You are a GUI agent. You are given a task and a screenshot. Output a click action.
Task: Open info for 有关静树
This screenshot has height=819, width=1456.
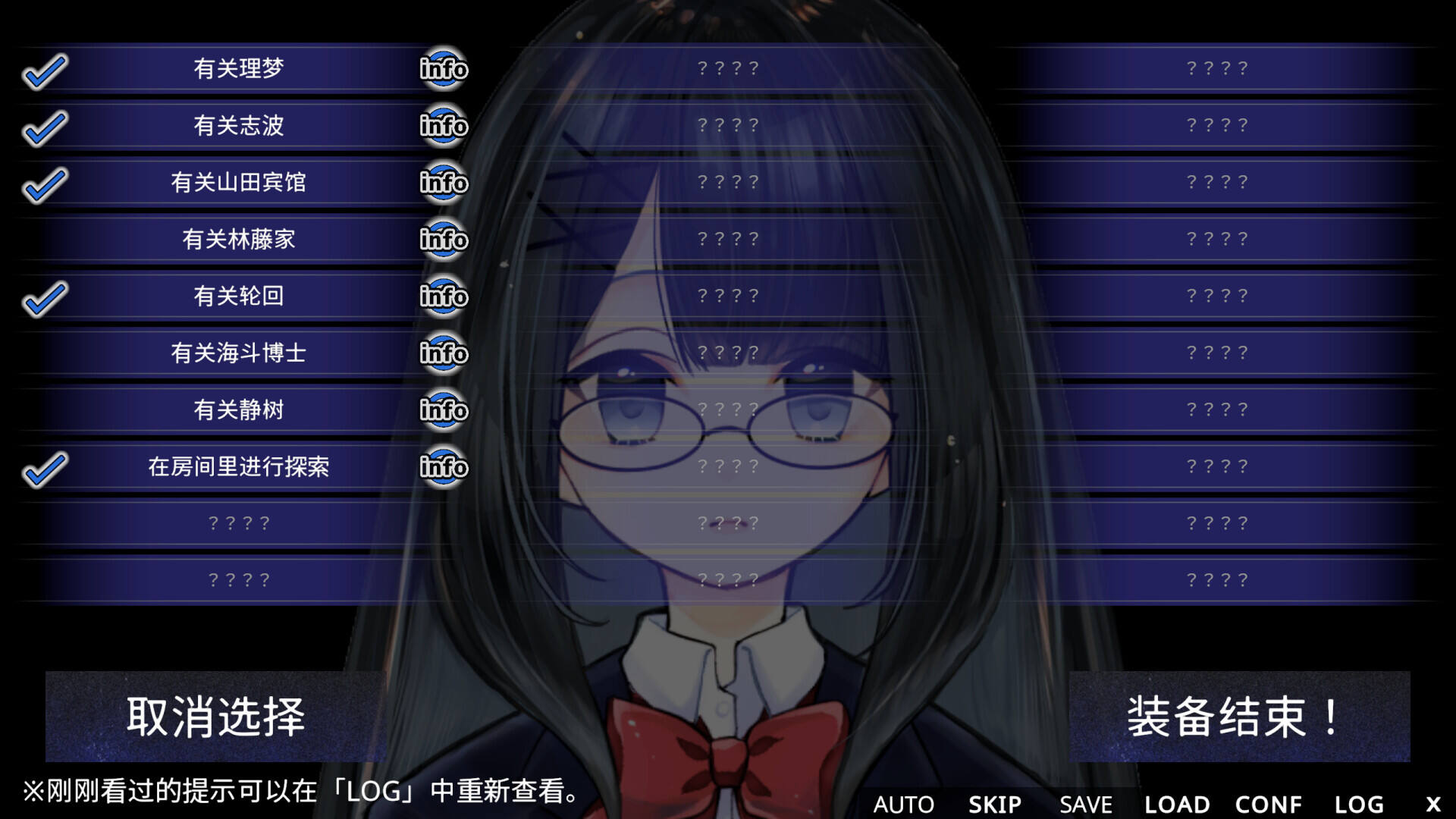coord(443,410)
